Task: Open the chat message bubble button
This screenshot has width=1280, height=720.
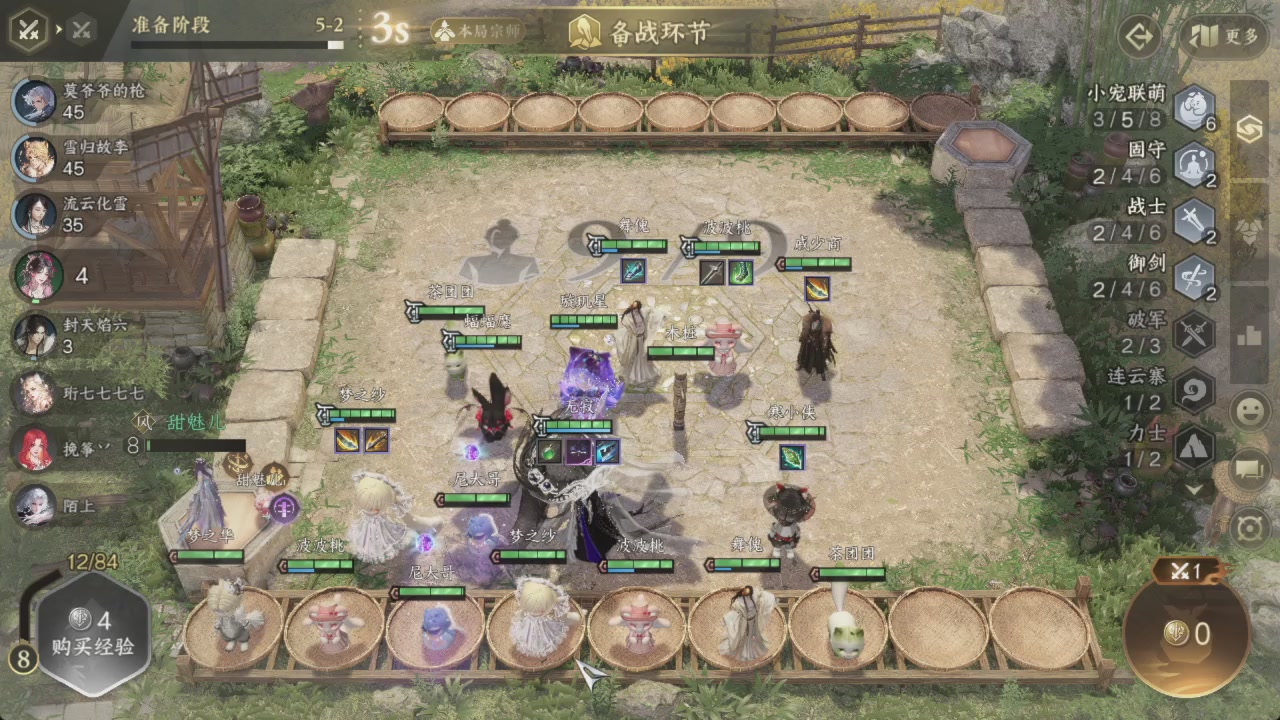Action: 1250,468
